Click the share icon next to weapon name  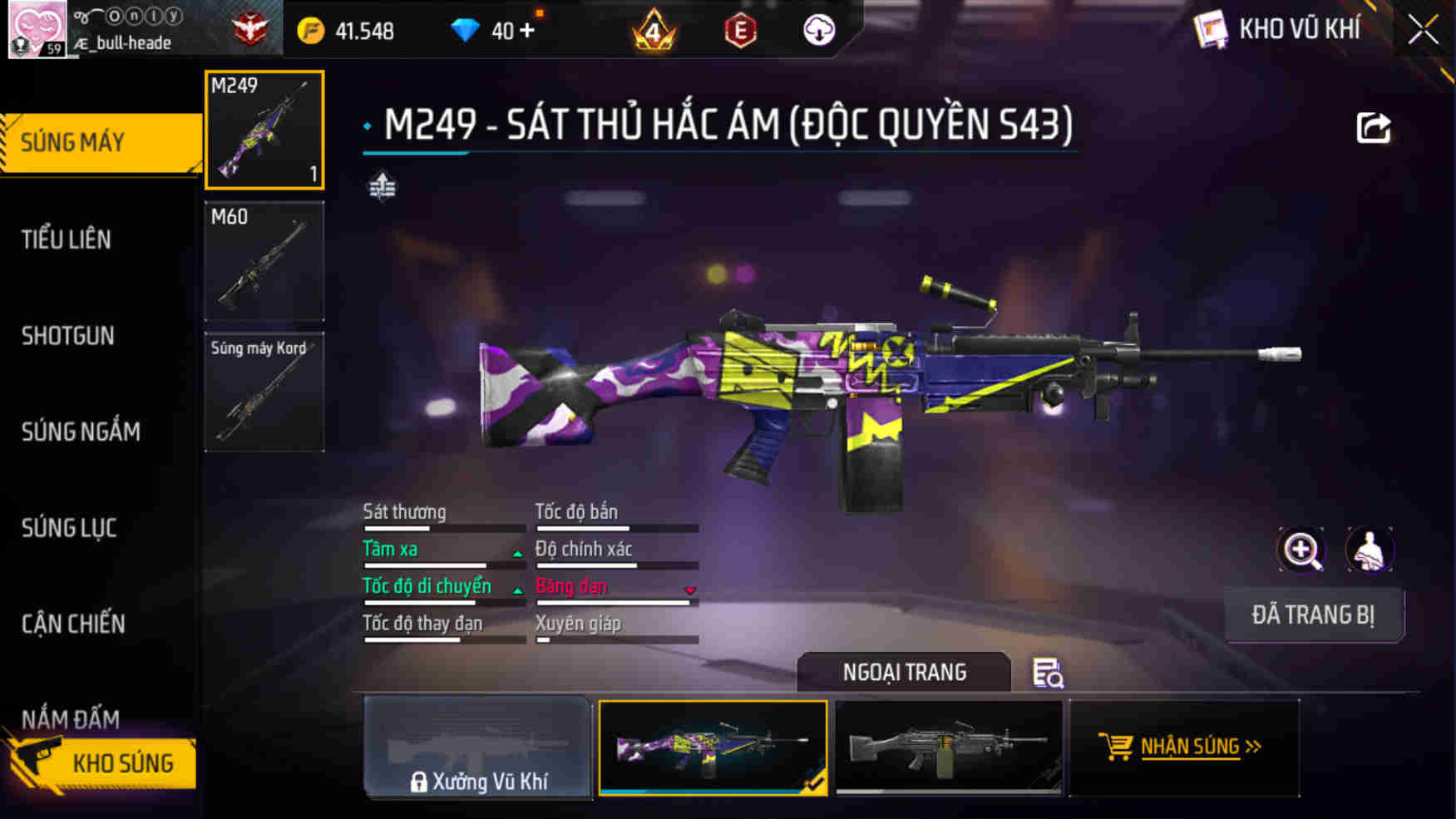[x=1375, y=126]
